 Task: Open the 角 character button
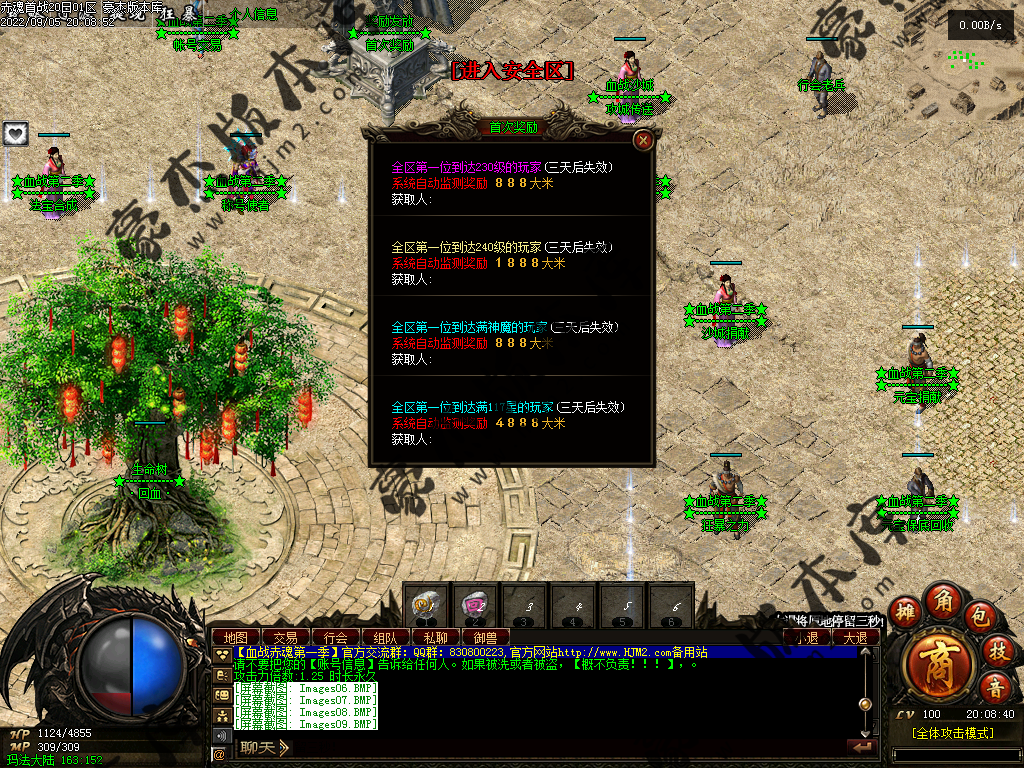(x=943, y=600)
